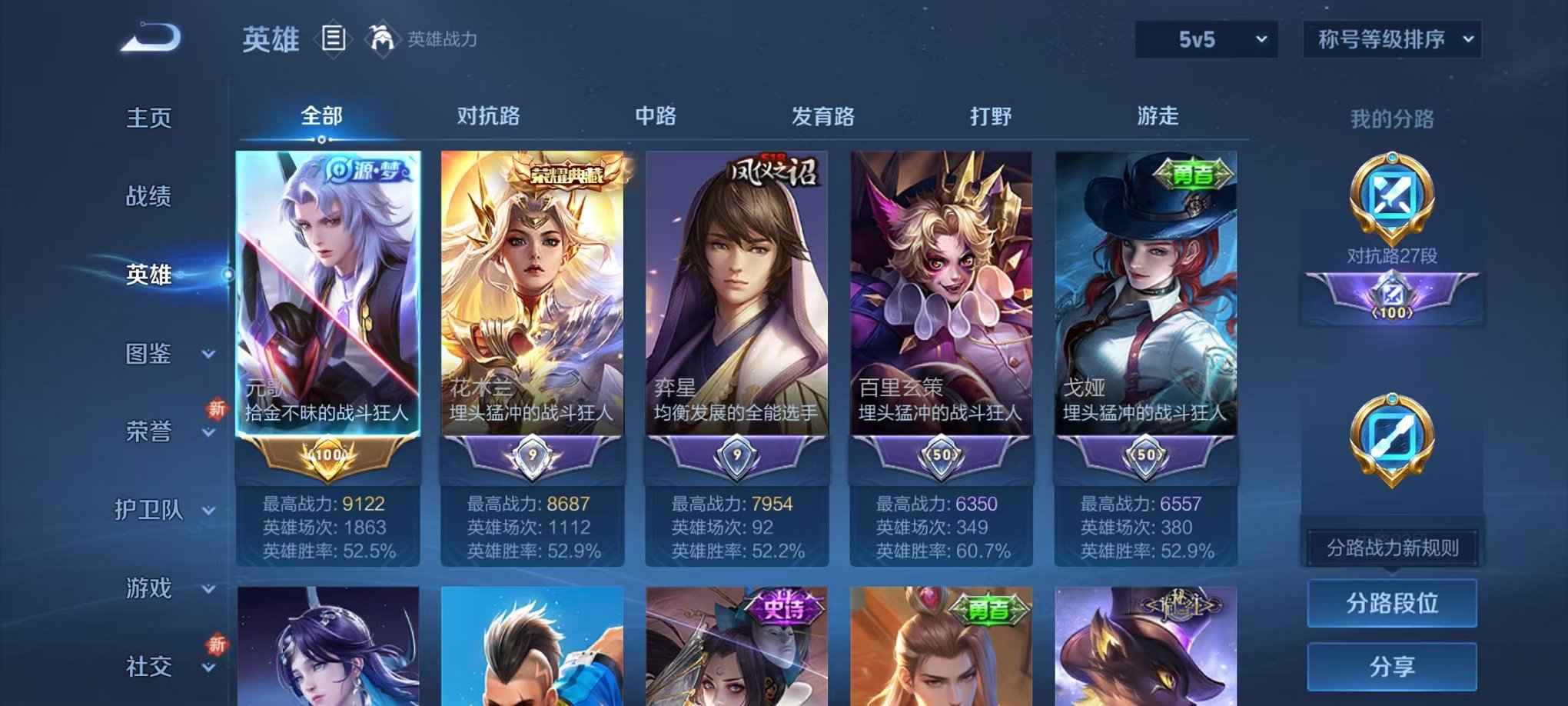Expand the 社交 sidebar section
Image resolution: width=1568 pixels, height=706 pixels.
point(151,668)
